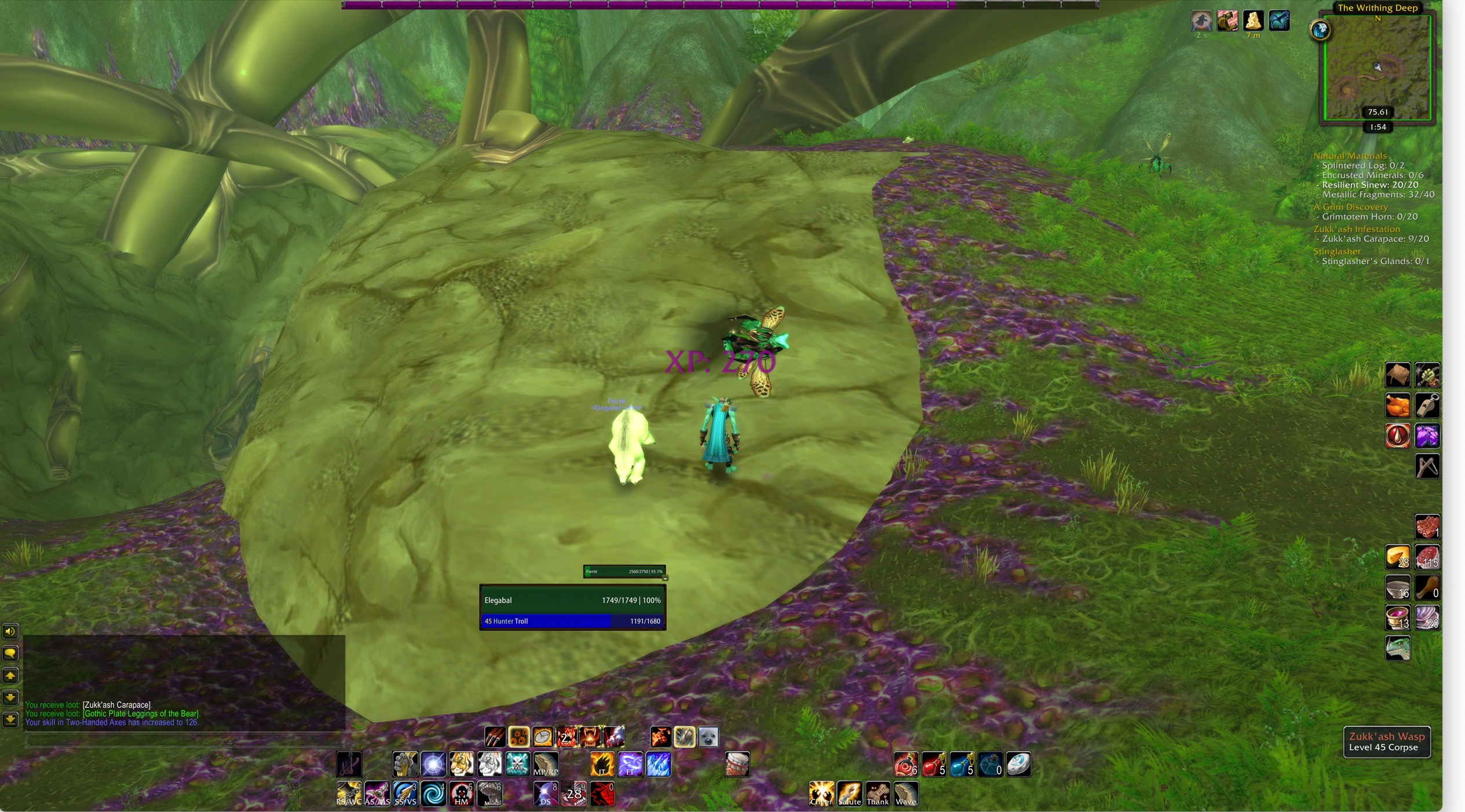Open the tracking button on the minimap edge
Screen dimensions: 1465x812
pos(1320,30)
